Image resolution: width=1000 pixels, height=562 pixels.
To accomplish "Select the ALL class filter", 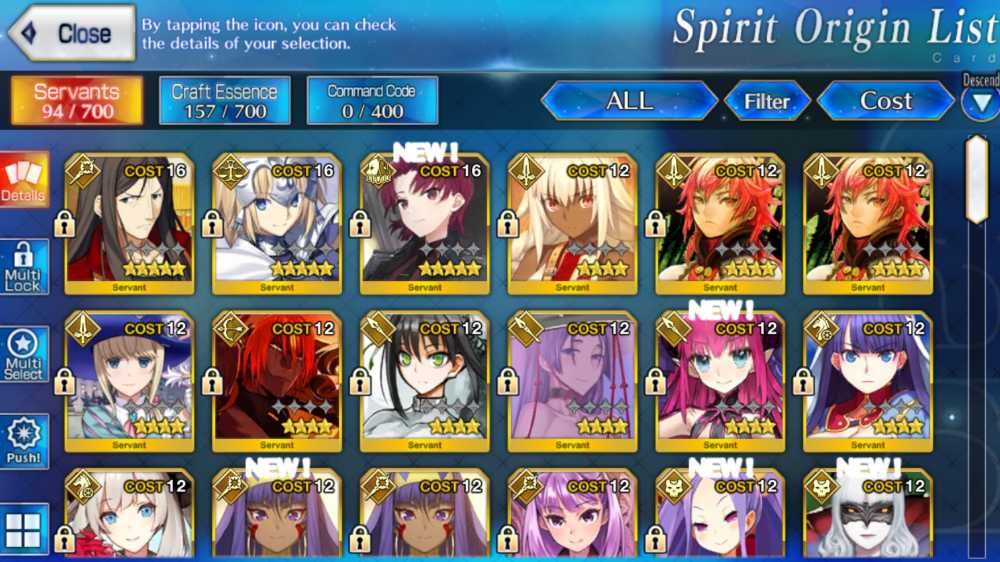I will click(629, 101).
